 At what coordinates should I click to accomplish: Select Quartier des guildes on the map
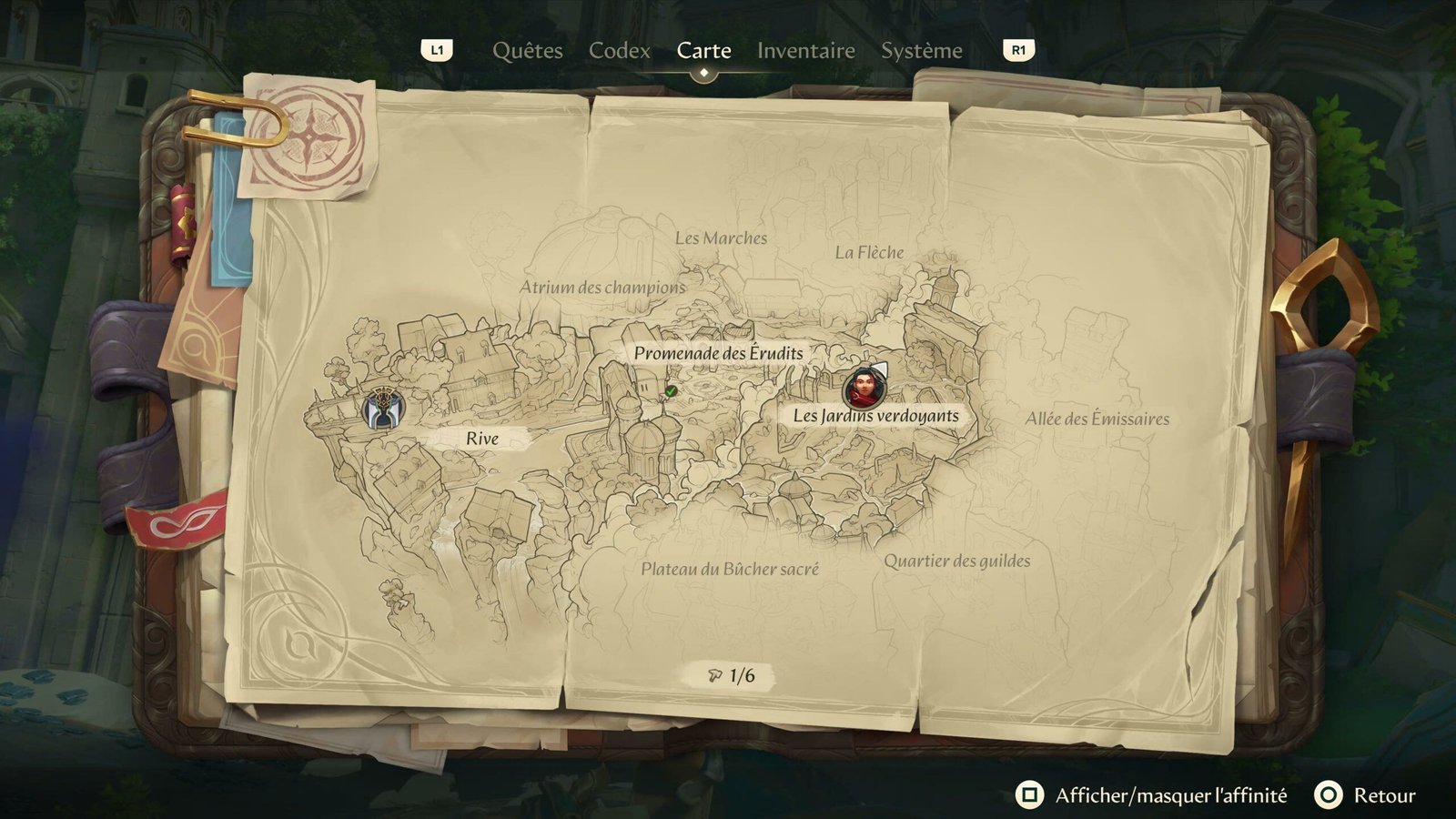(956, 561)
